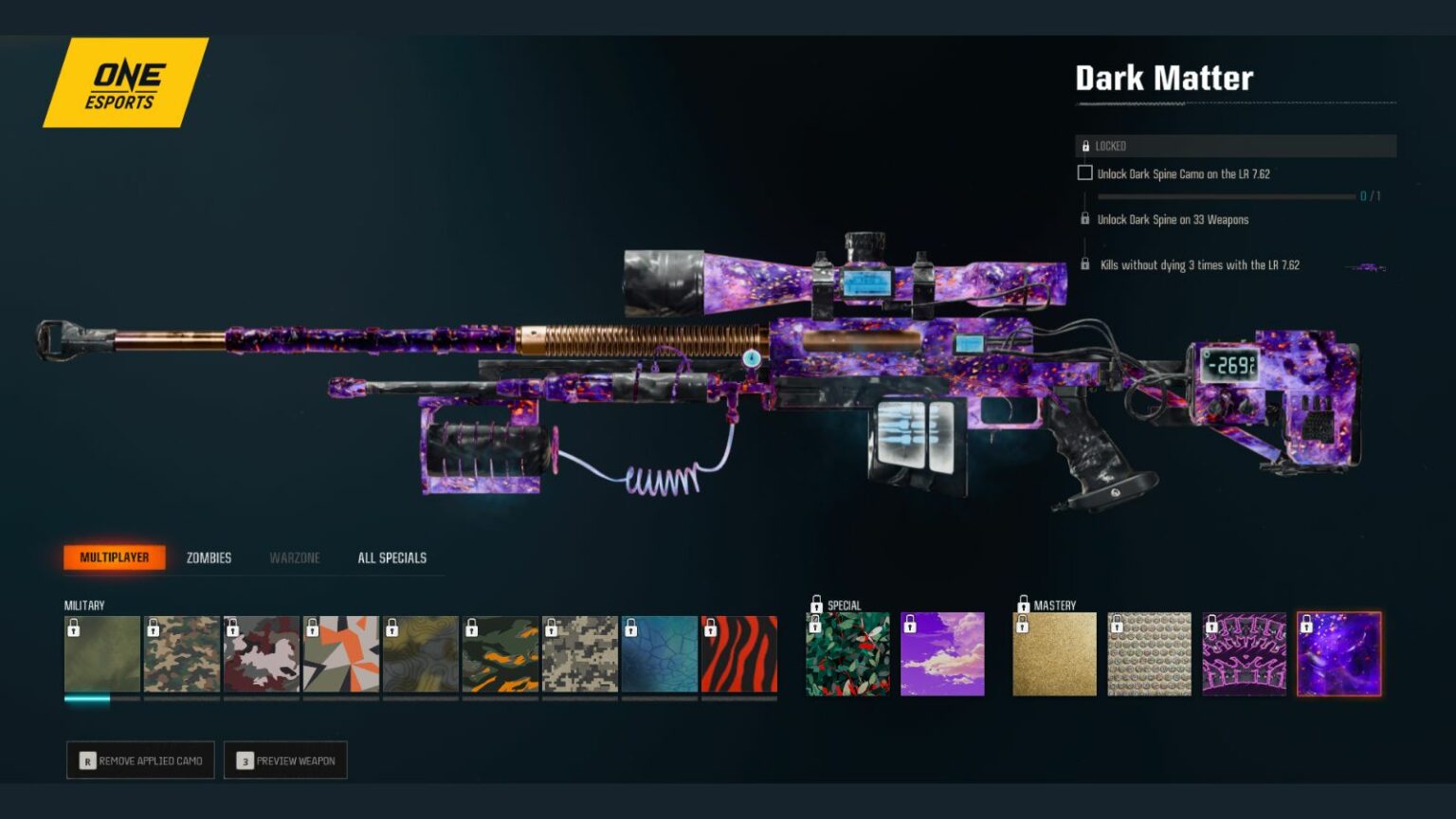Click the lock icon on the first Military camo
This screenshot has width=1456, height=819.
74,628
